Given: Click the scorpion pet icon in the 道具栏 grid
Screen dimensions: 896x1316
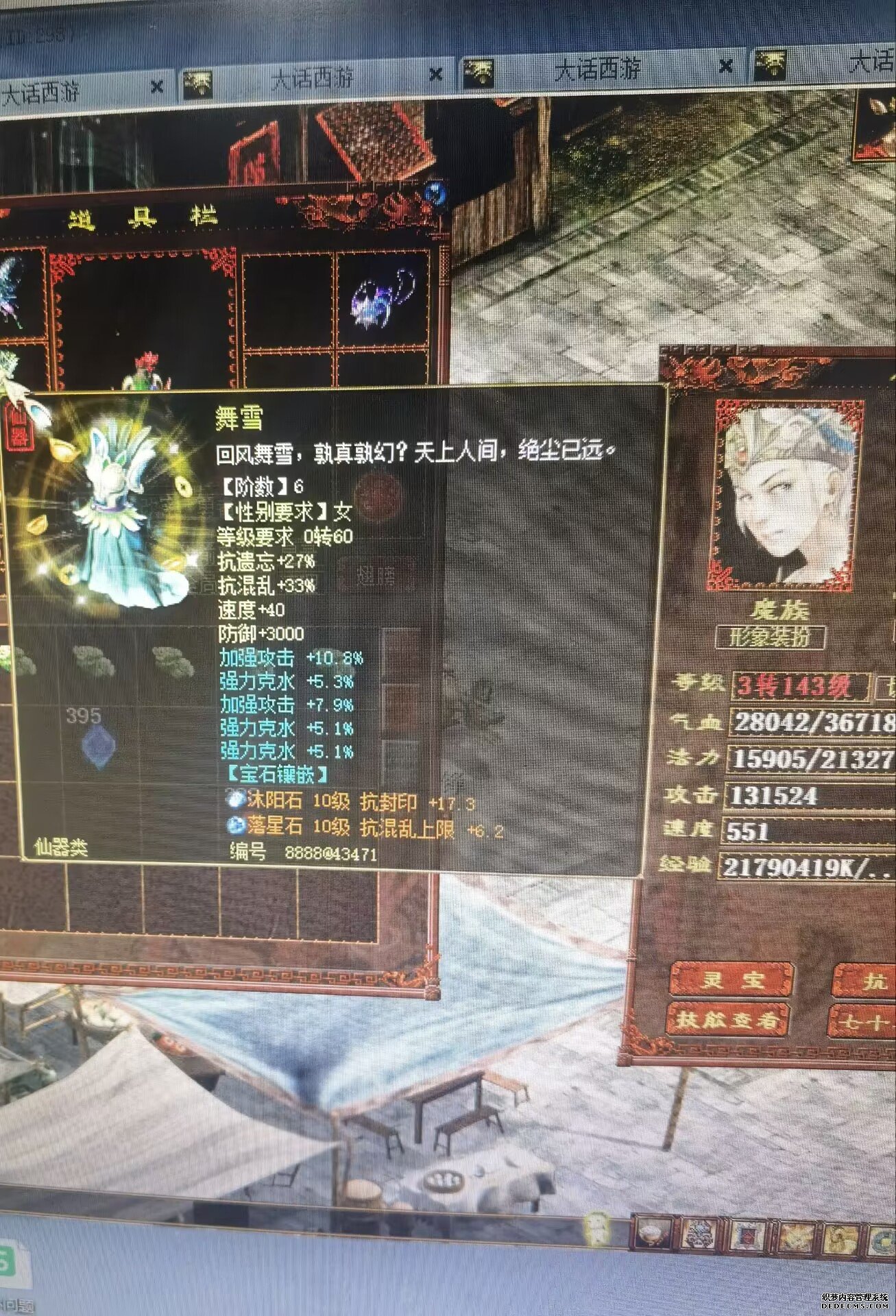Looking at the screenshot, I should [383, 298].
